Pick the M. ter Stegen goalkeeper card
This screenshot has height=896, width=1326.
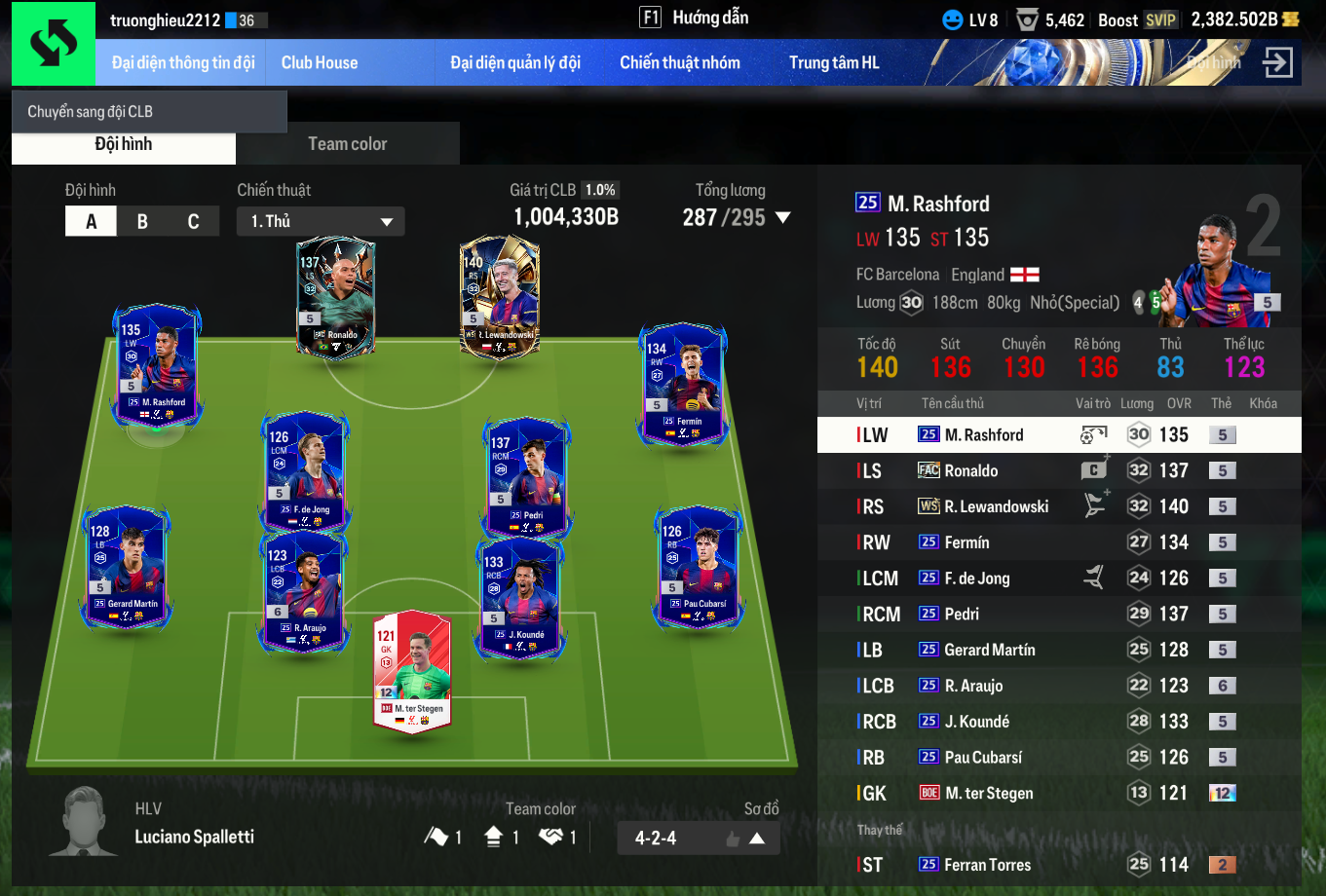tap(412, 671)
